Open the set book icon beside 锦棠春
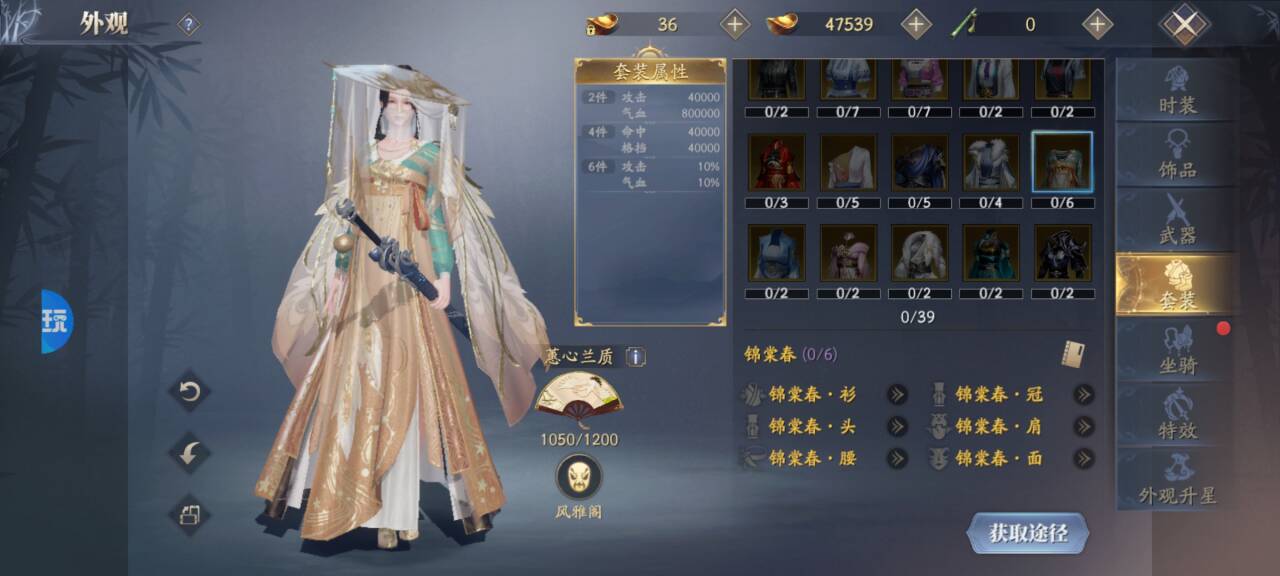The height and width of the screenshot is (576, 1280). 1074,354
